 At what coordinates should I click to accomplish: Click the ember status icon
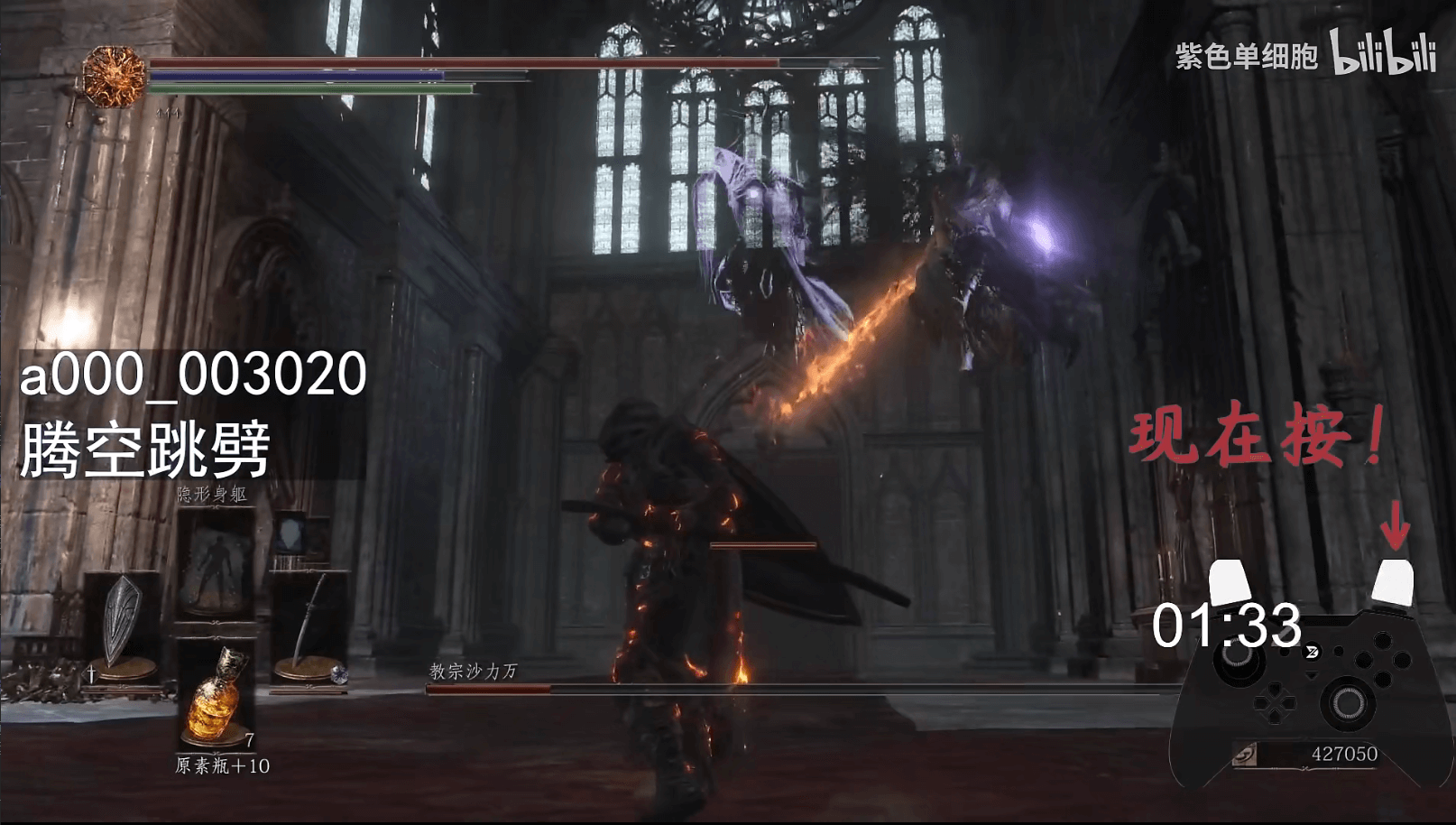point(115,77)
